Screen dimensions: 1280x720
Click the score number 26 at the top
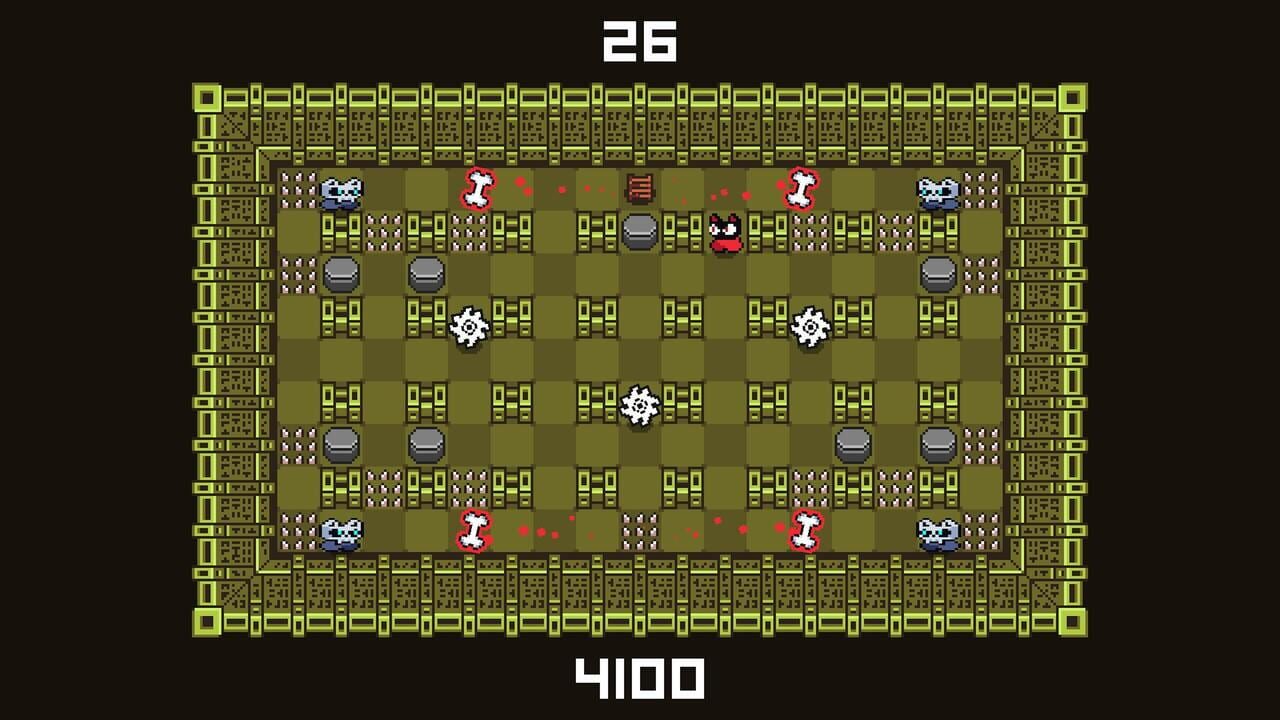(x=641, y=41)
